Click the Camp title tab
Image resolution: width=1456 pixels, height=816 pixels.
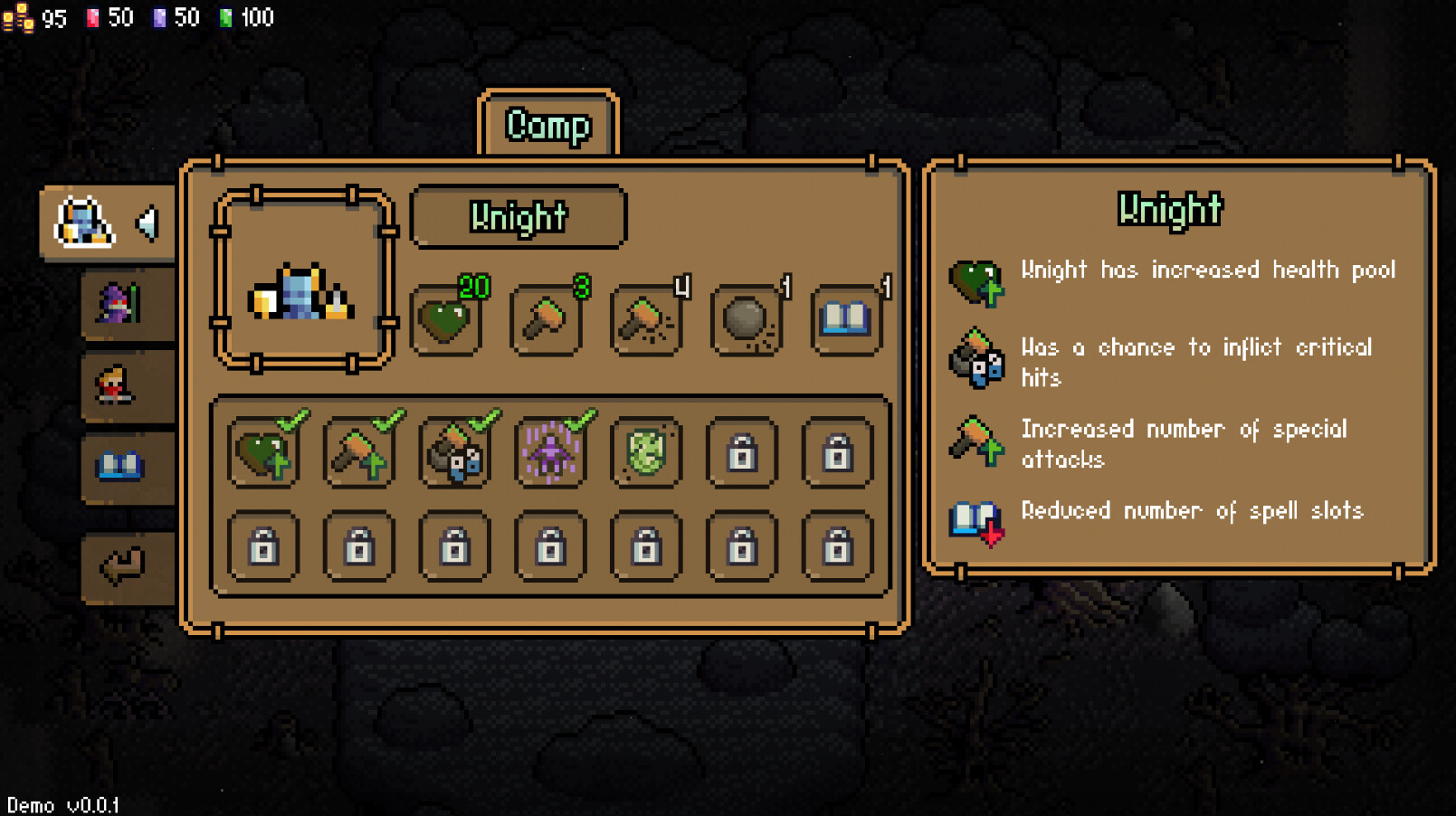coord(548,125)
